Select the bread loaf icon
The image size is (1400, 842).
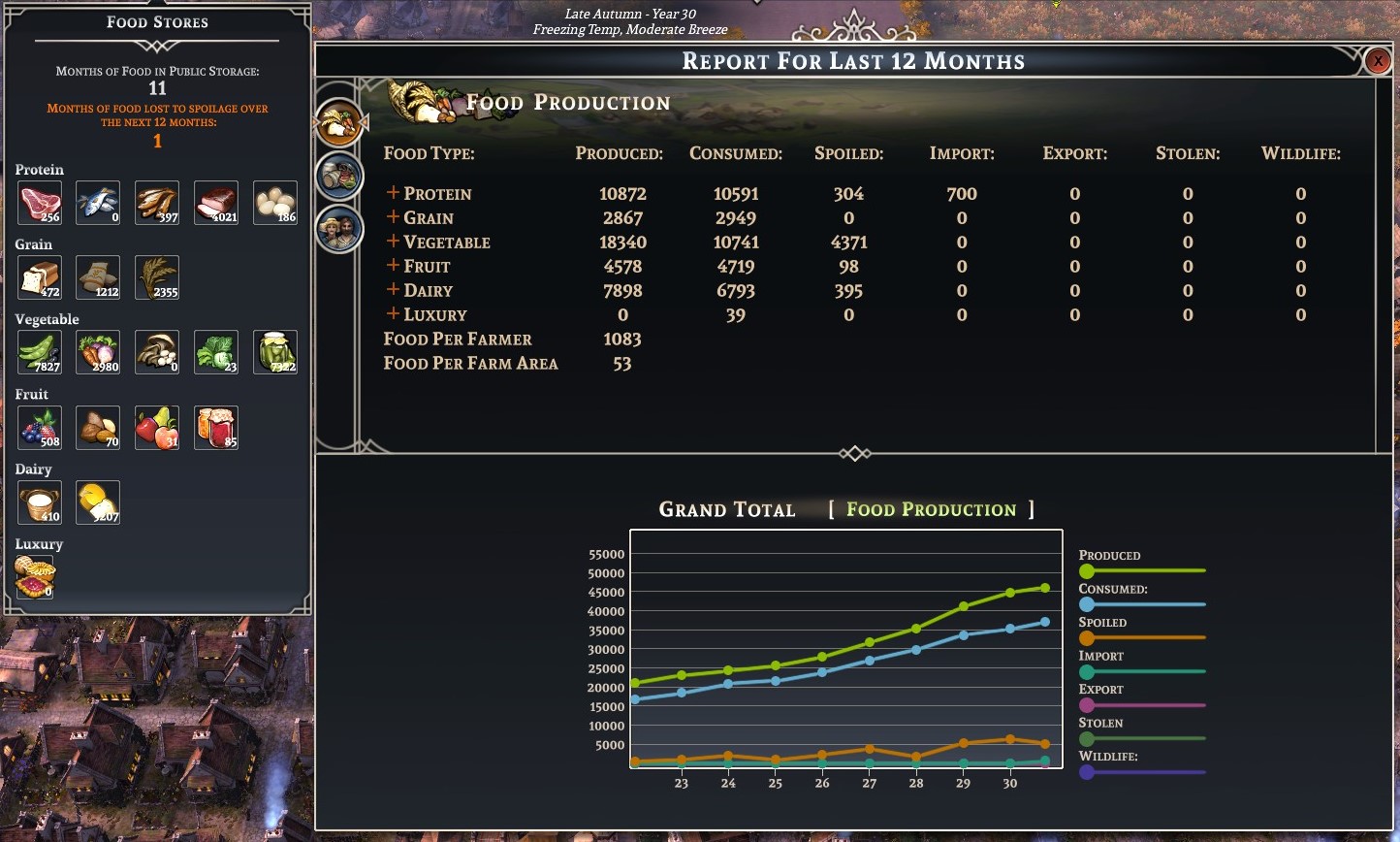coord(40,277)
